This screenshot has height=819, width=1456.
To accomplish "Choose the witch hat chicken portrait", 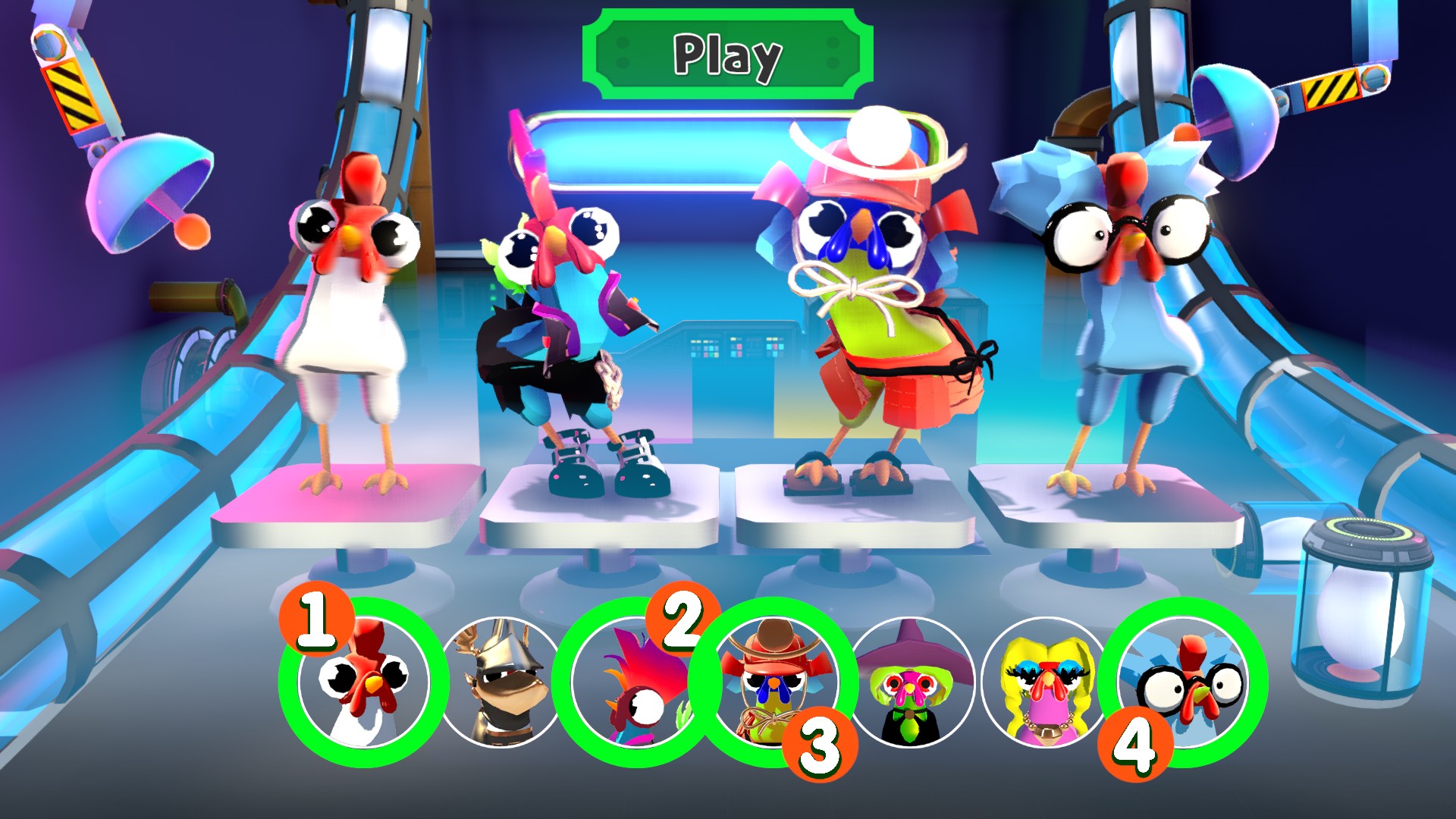I will point(913,682).
